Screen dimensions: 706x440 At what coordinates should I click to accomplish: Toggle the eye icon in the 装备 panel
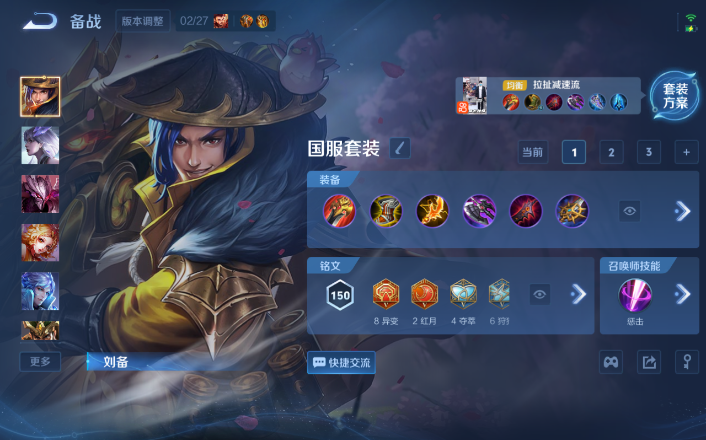point(629,211)
